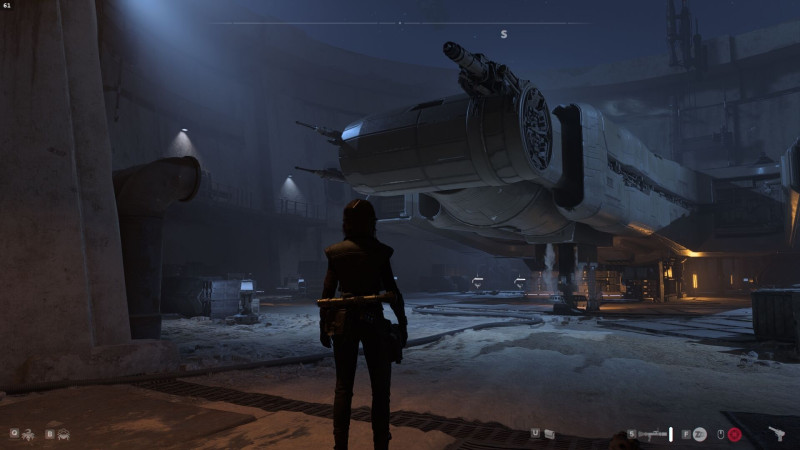Click the compass bar heading strip
The width and height of the screenshot is (800, 450).
click(400, 22)
